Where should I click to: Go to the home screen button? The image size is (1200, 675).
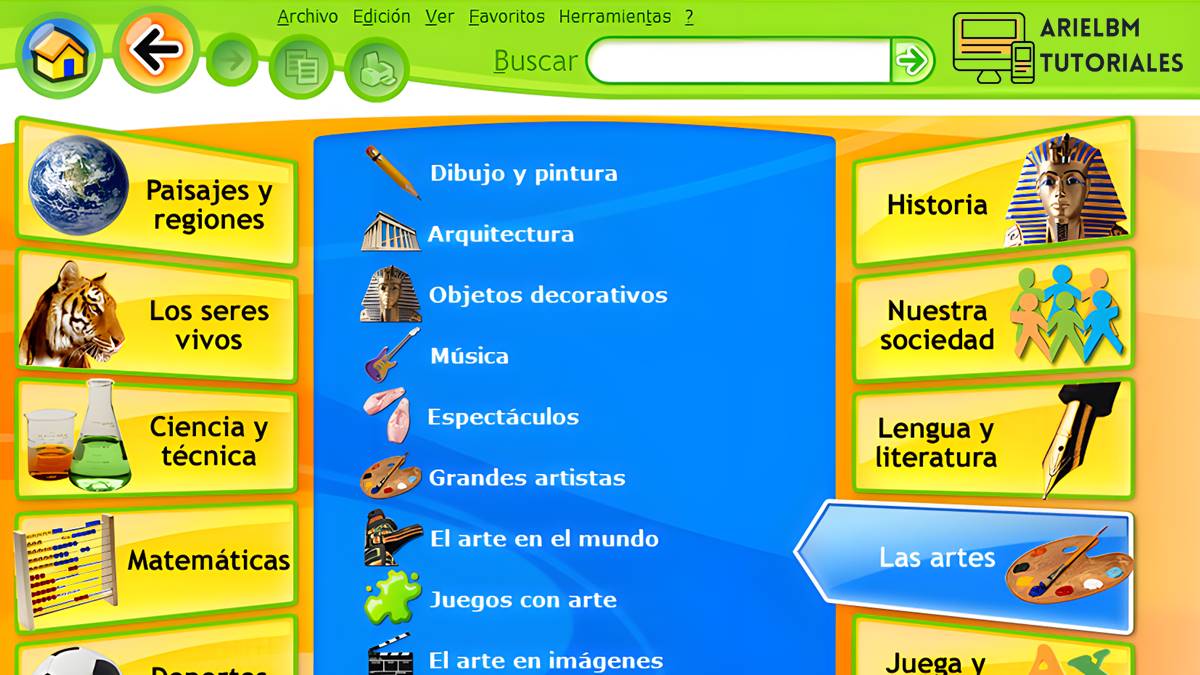coord(59,54)
